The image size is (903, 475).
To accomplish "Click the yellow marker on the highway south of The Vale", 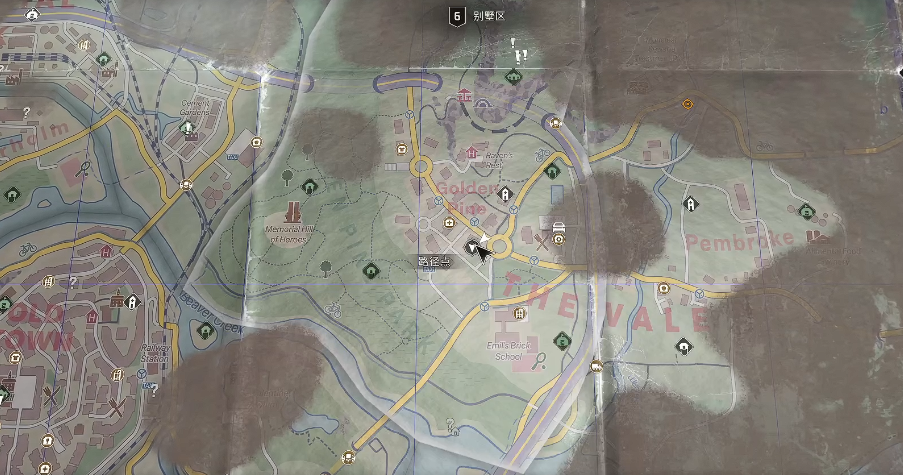I will [x=597, y=365].
